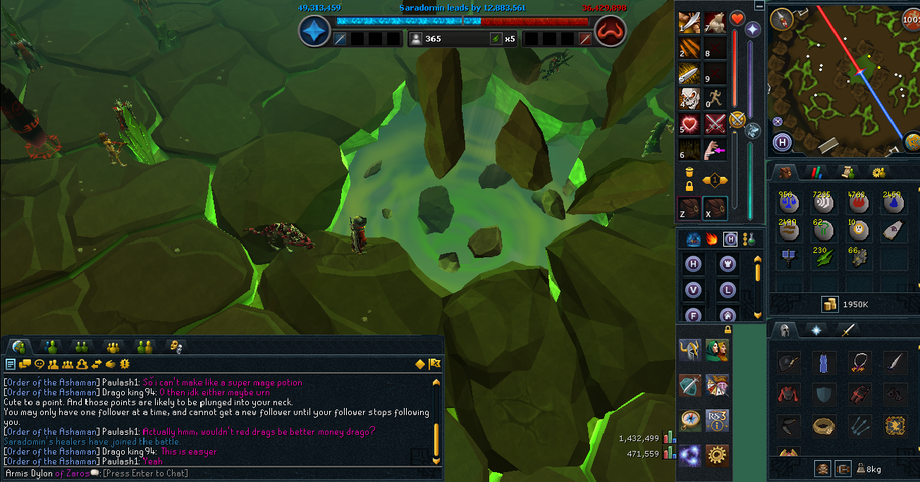Viewport: 920px width, 482px height.
Task: Activate the red heart ability in slot 5
Action: [x=687, y=124]
